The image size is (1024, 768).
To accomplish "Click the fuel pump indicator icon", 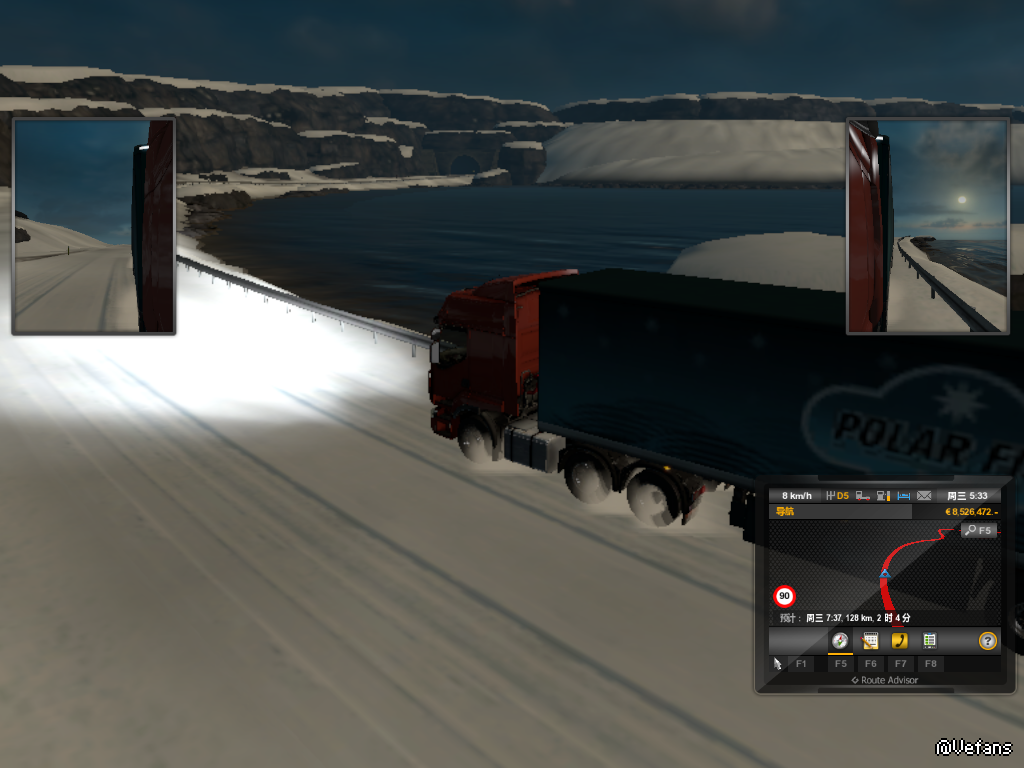I will coord(884,496).
